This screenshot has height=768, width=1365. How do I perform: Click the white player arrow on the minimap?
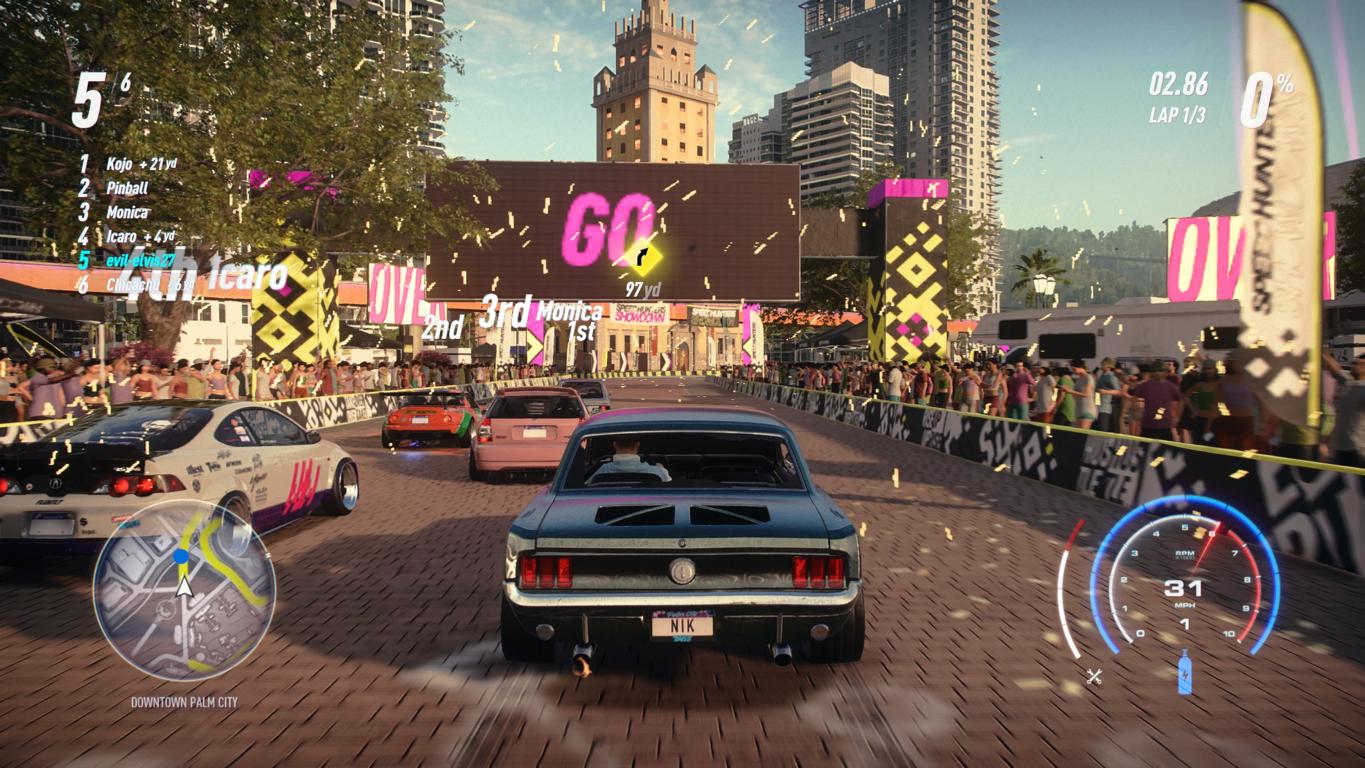[184, 586]
